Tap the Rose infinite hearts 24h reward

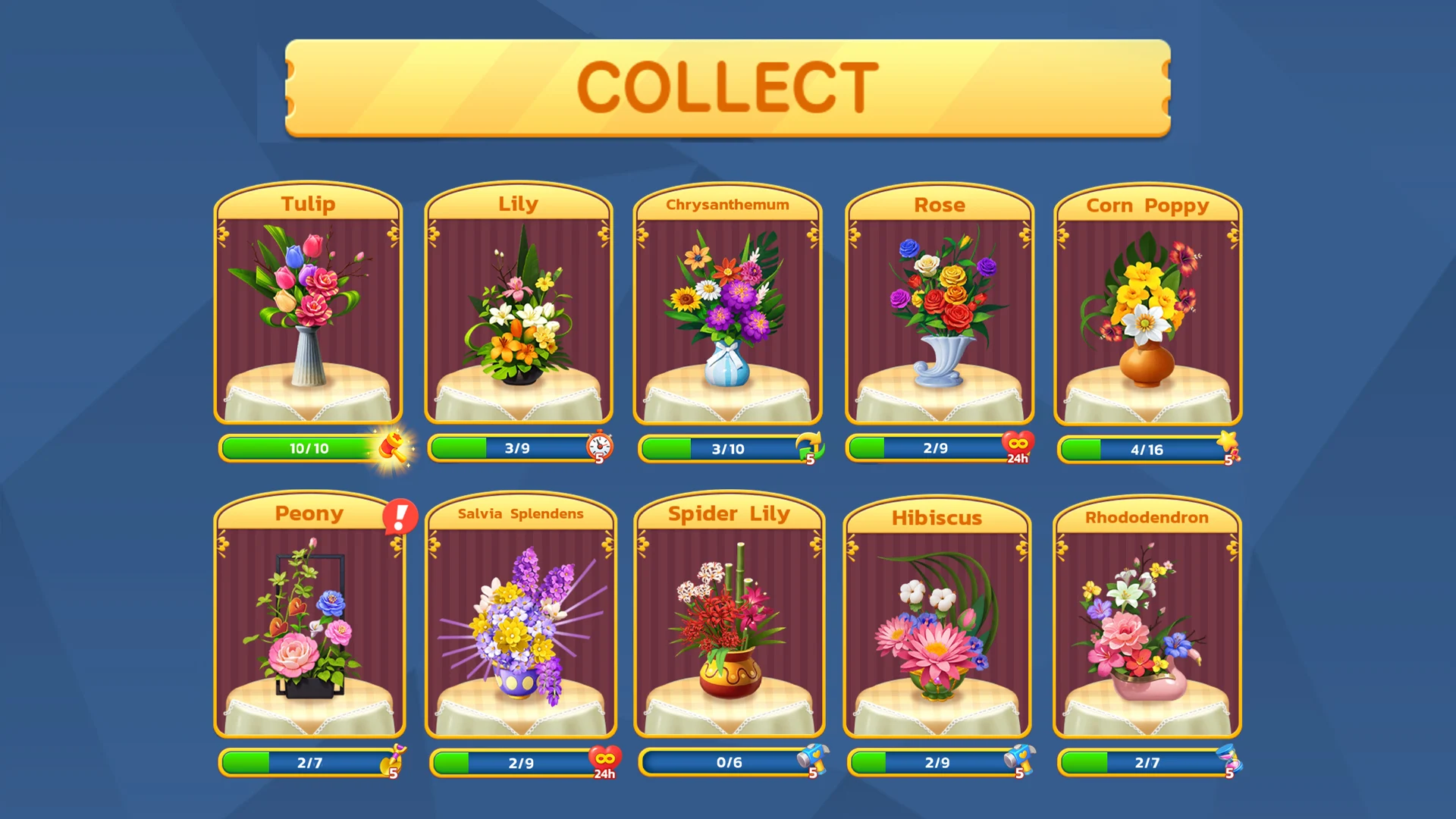[1018, 447]
